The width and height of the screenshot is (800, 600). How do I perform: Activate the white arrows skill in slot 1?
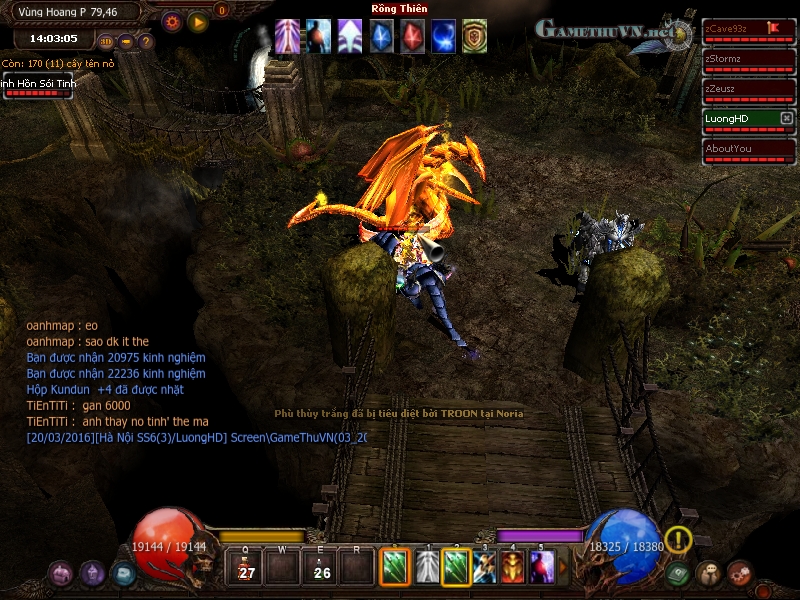[428, 568]
